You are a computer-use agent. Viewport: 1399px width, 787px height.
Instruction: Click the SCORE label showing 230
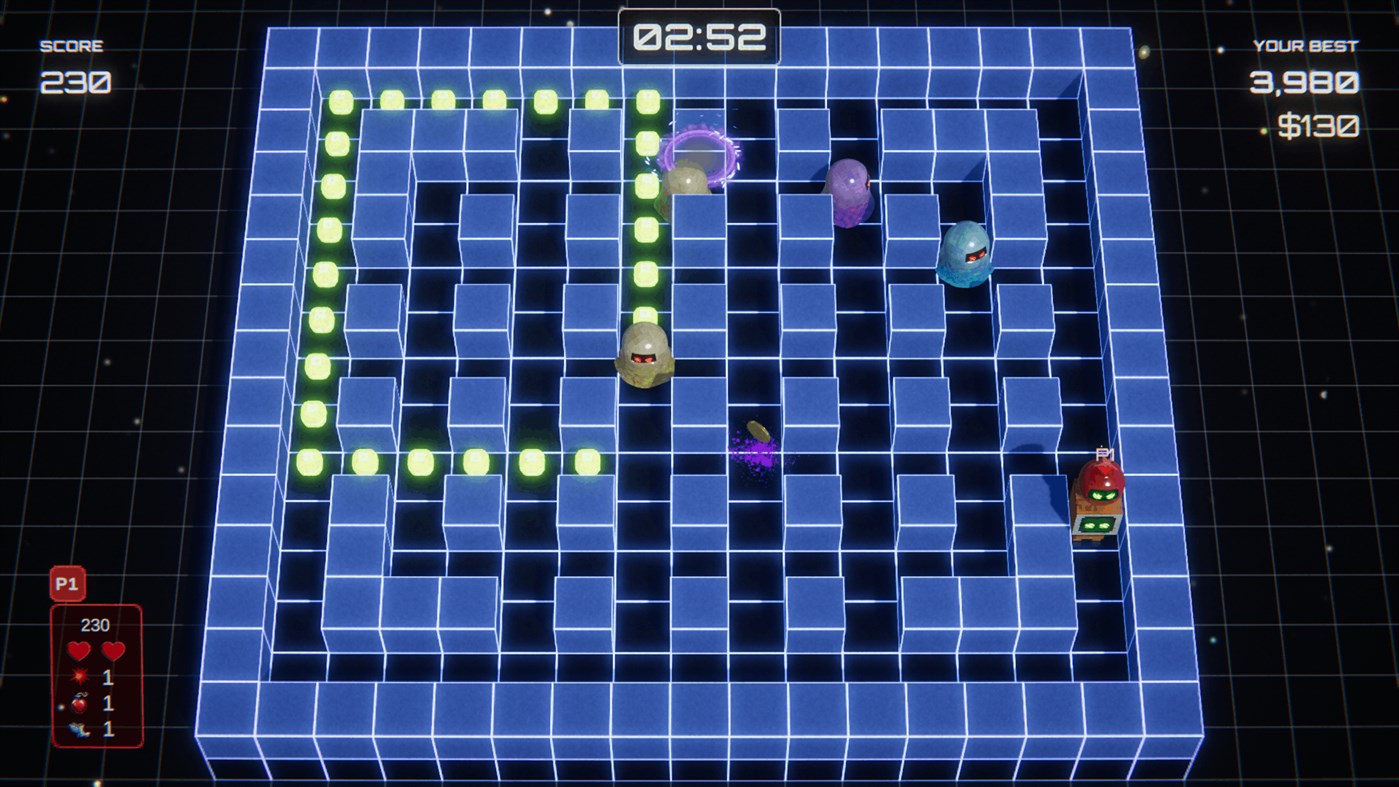[x=72, y=44]
